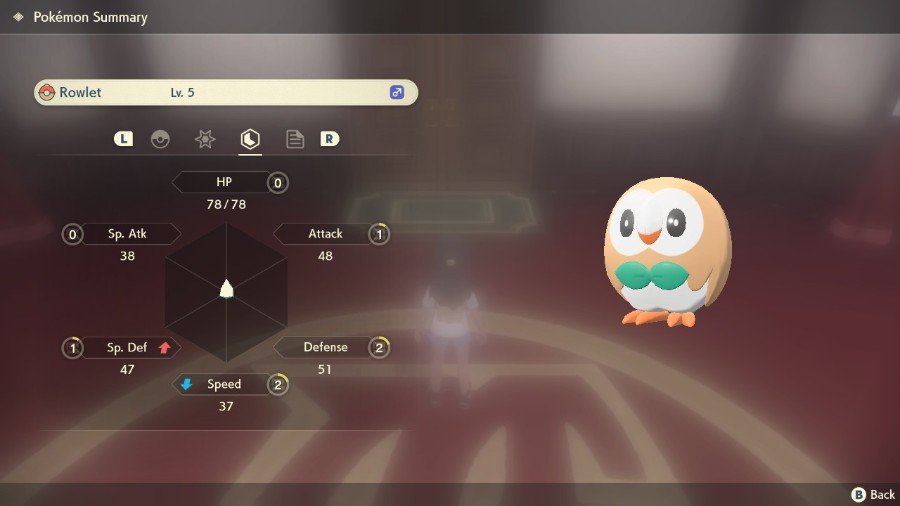Image resolution: width=900 pixels, height=506 pixels.
Task: Show the document page tab
Action: [295, 140]
